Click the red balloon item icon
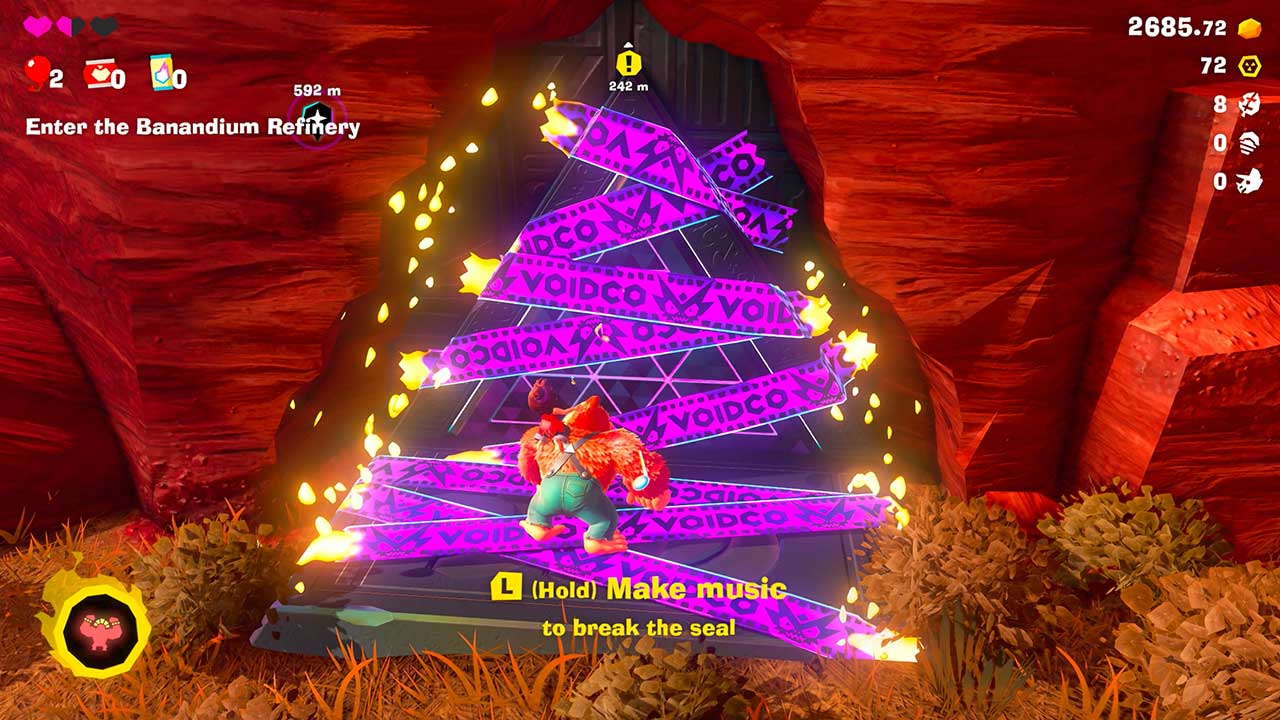 coord(36,72)
